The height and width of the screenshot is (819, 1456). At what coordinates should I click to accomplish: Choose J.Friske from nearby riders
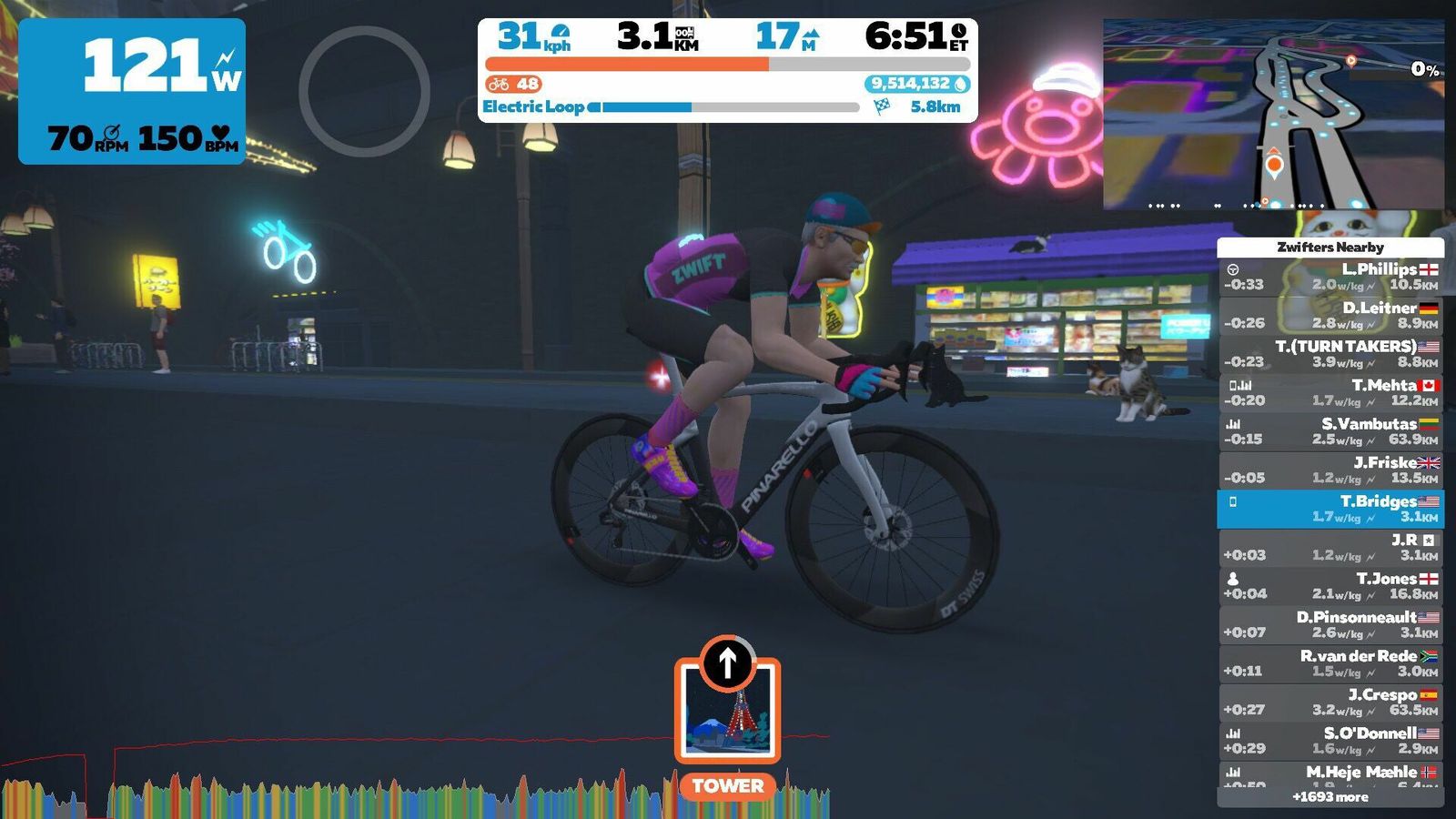click(1330, 470)
